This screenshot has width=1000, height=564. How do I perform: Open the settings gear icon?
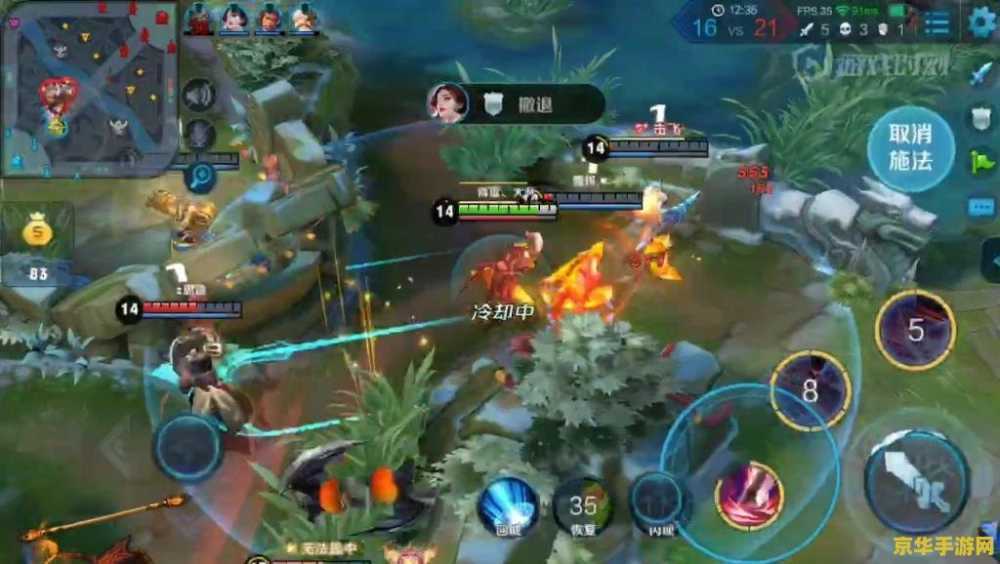click(x=982, y=22)
